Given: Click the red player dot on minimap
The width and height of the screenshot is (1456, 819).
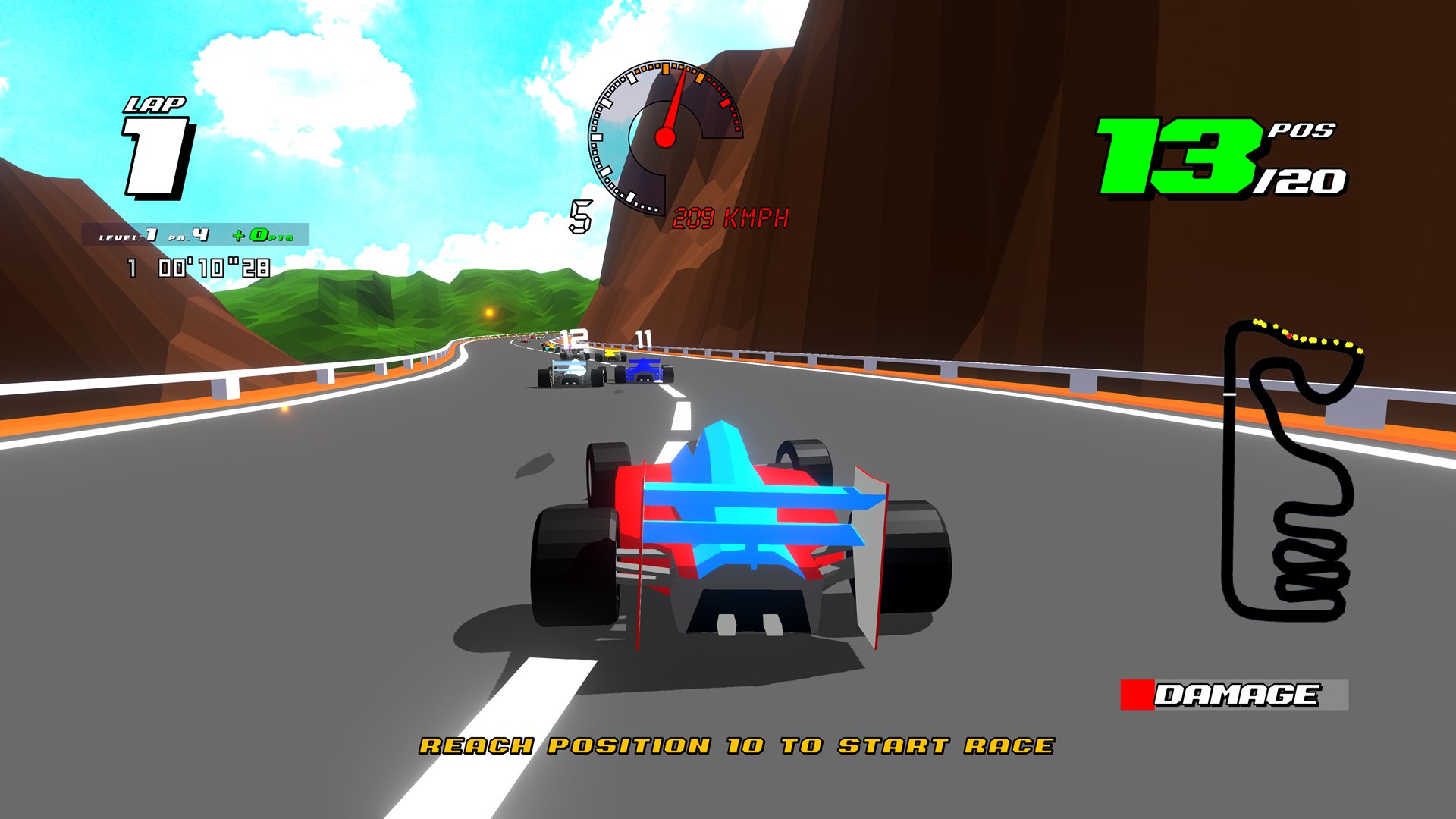Looking at the screenshot, I should pos(1289,336).
